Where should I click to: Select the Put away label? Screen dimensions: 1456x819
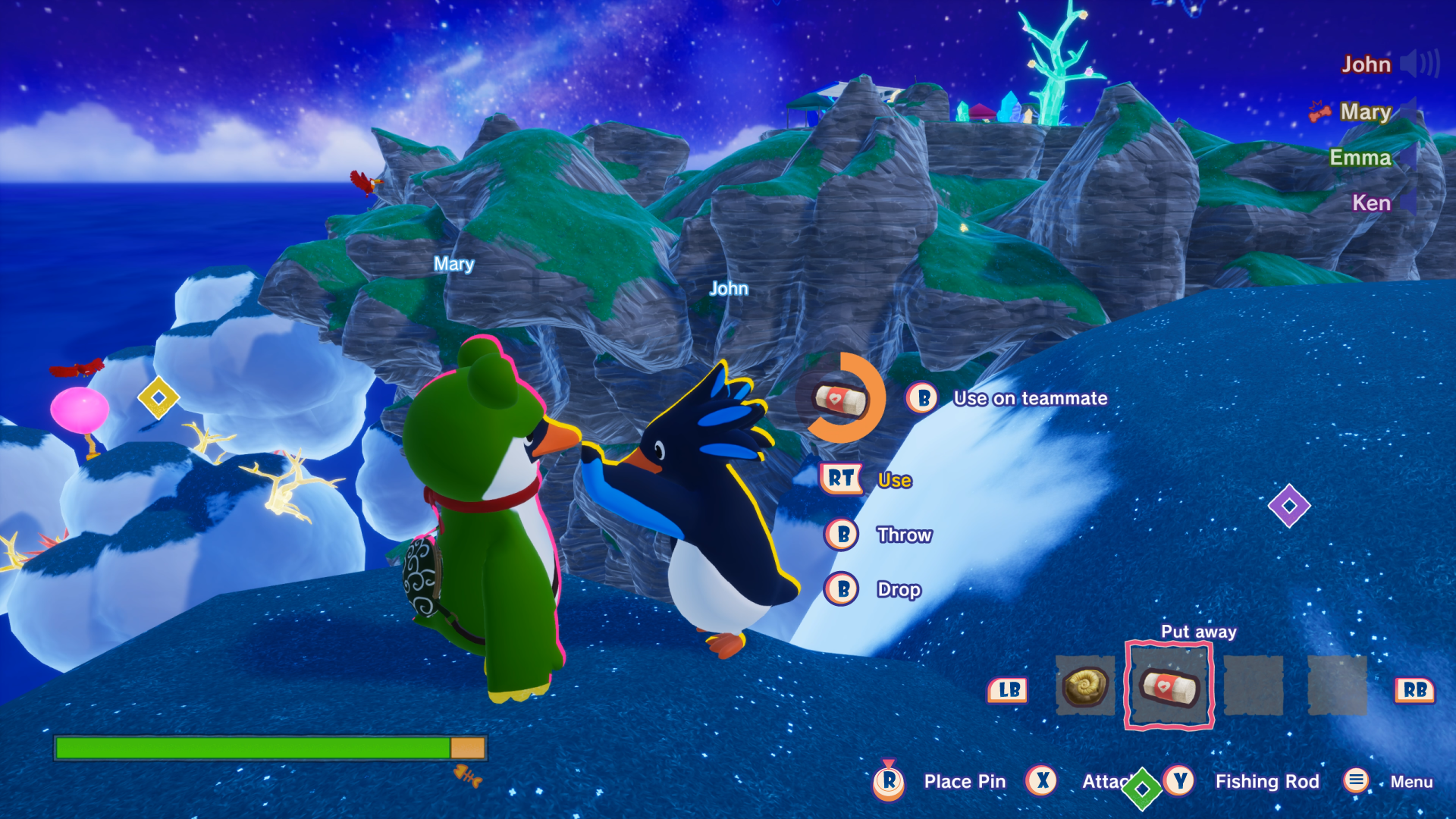(1198, 631)
